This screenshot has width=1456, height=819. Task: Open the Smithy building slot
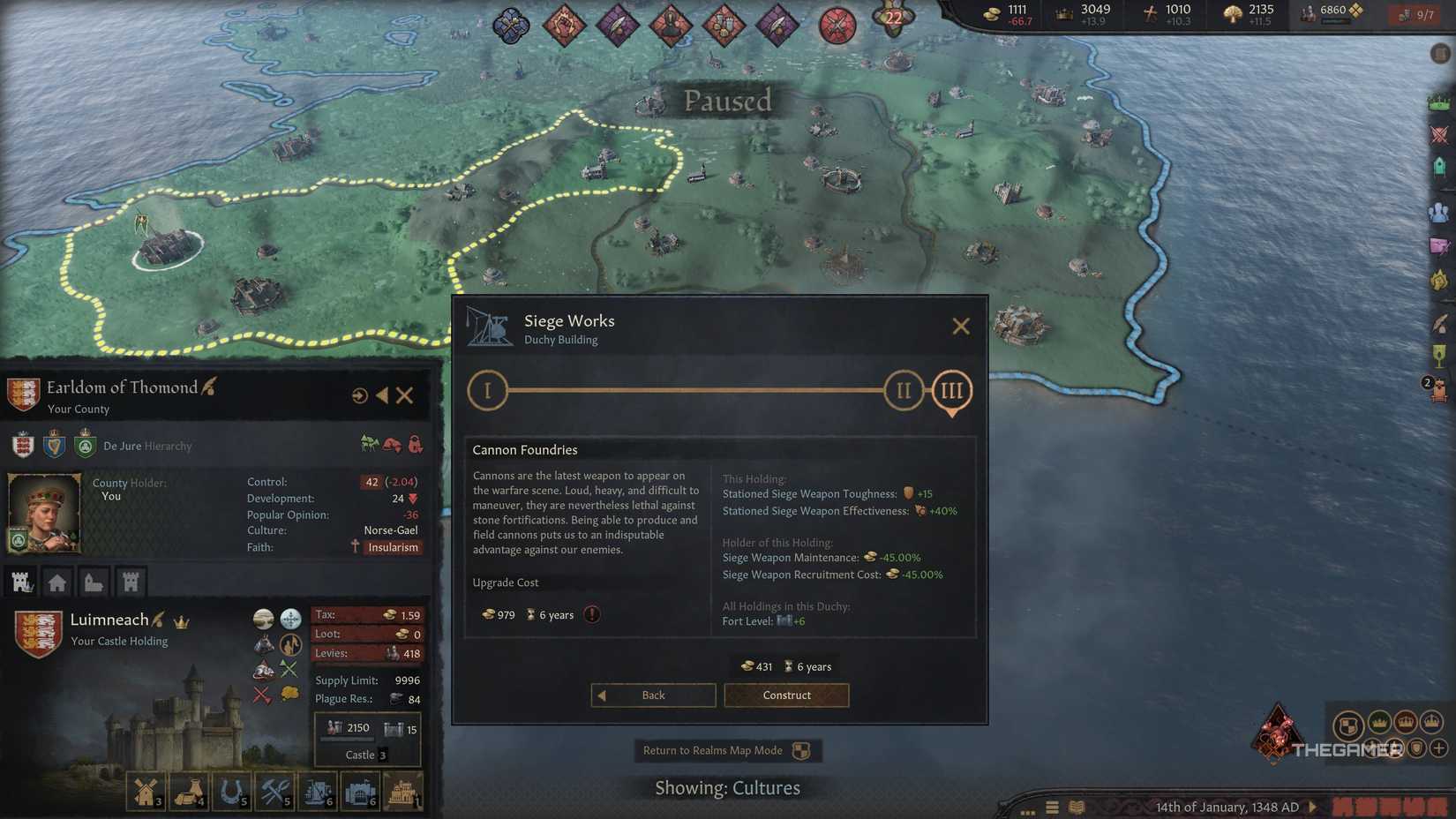[x=274, y=790]
